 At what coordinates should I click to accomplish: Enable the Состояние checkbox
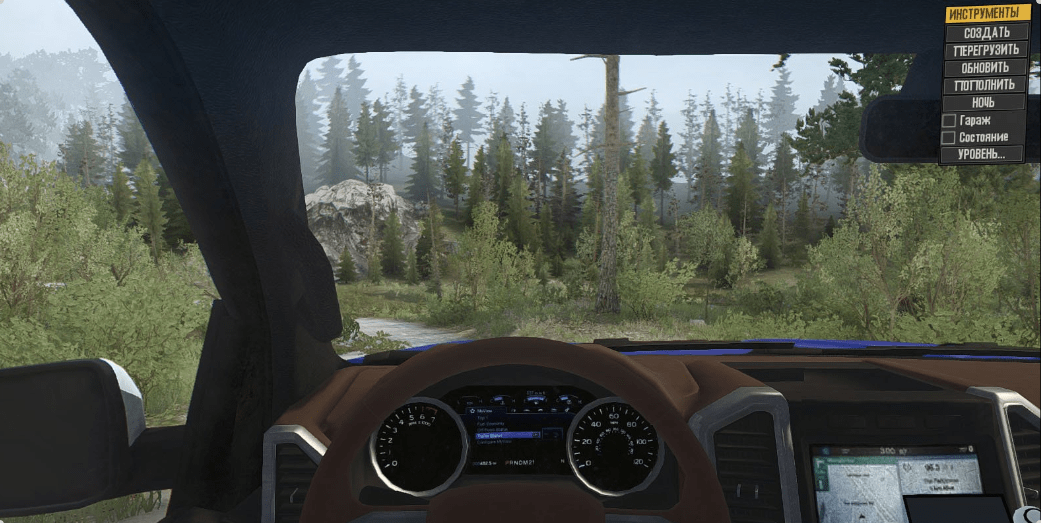(x=949, y=137)
